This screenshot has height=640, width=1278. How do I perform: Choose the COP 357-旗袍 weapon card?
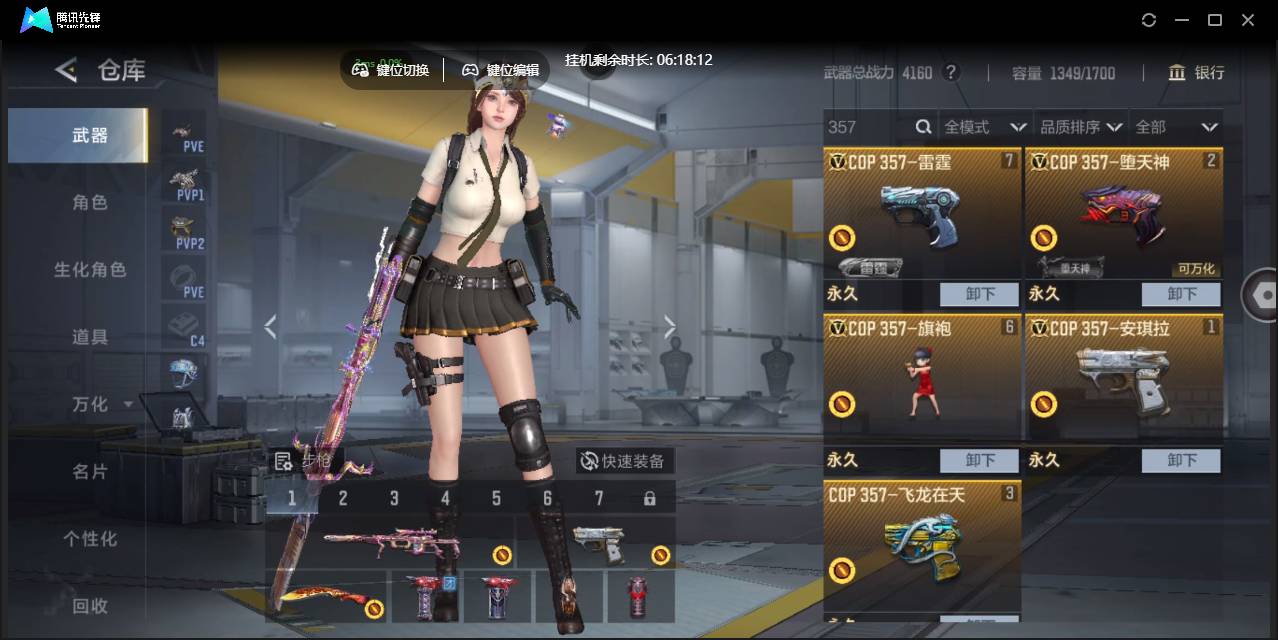921,380
